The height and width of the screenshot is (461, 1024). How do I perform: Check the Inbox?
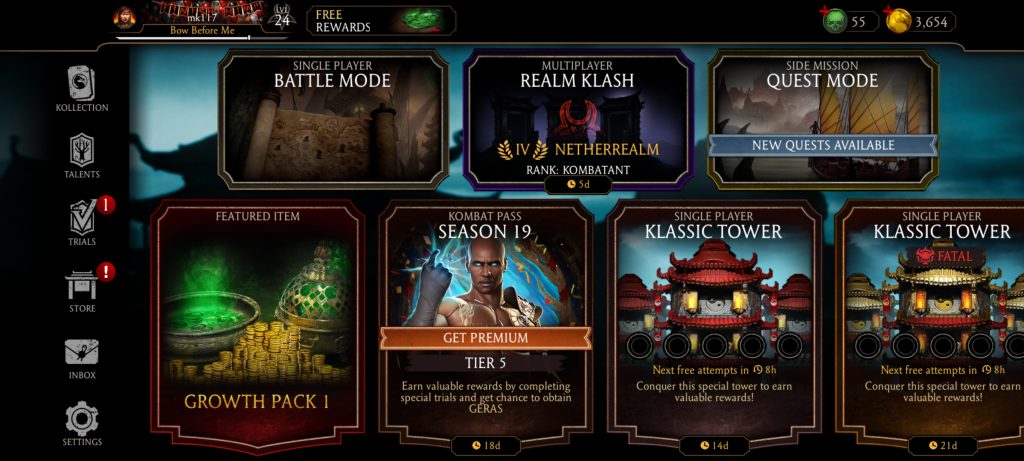(82, 357)
